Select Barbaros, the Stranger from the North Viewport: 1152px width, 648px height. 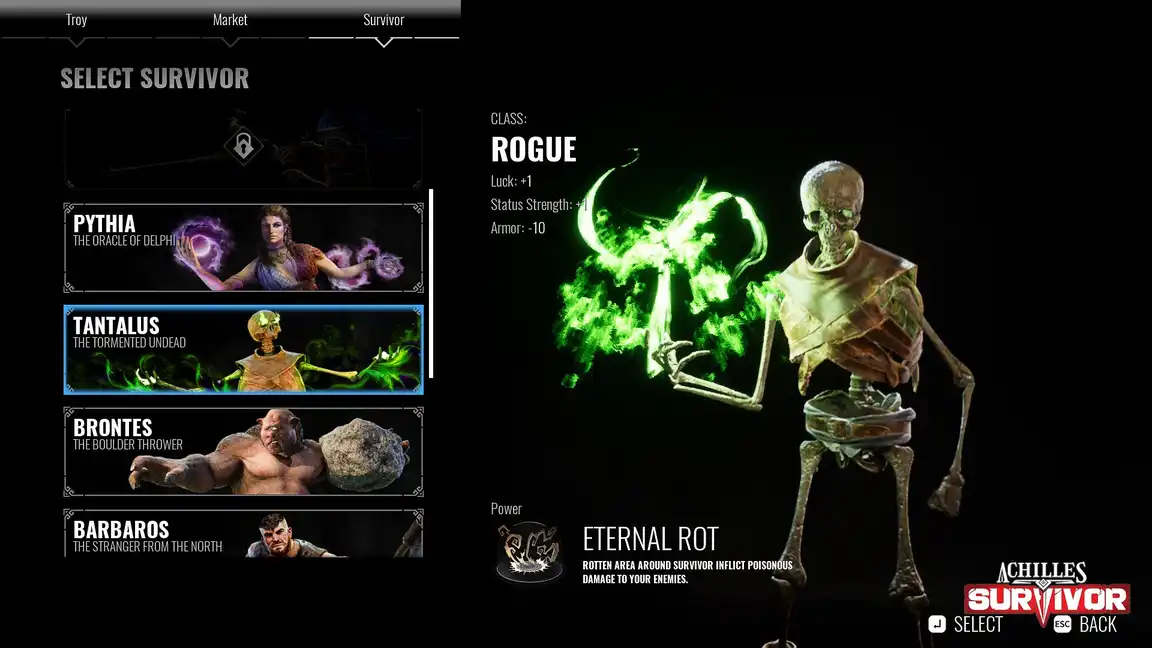pyautogui.click(x=243, y=533)
